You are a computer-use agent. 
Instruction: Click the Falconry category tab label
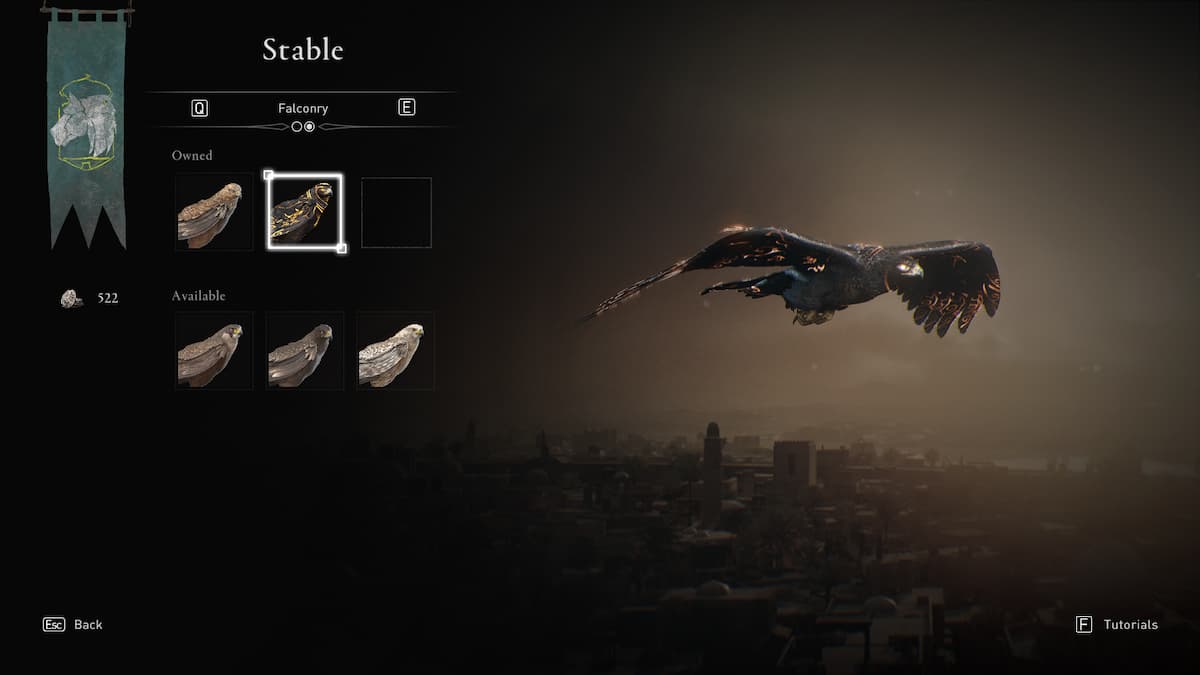pos(303,108)
